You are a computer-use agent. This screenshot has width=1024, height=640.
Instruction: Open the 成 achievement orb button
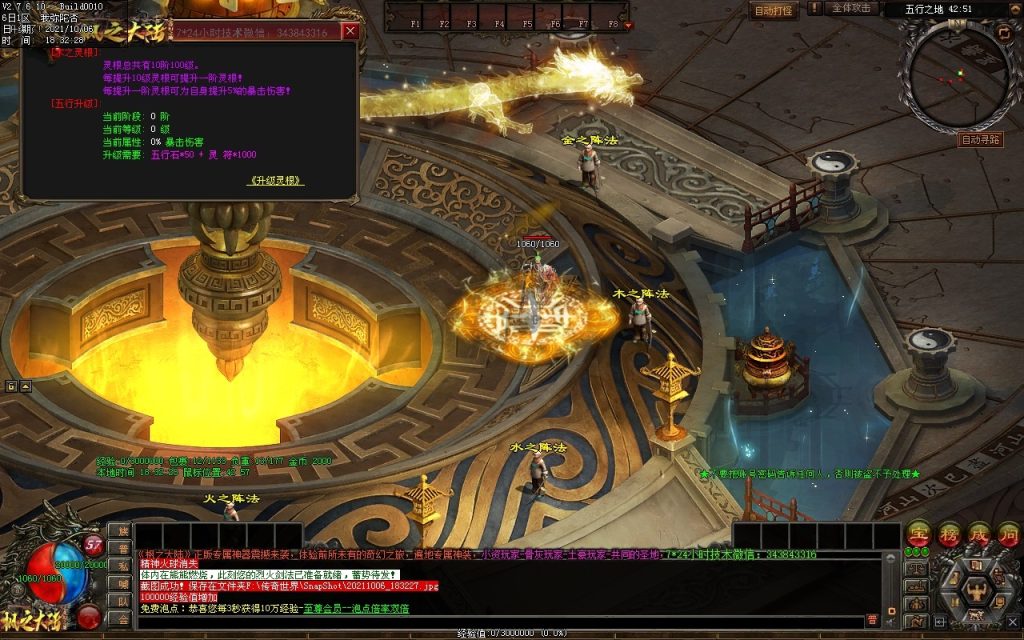[x=979, y=535]
